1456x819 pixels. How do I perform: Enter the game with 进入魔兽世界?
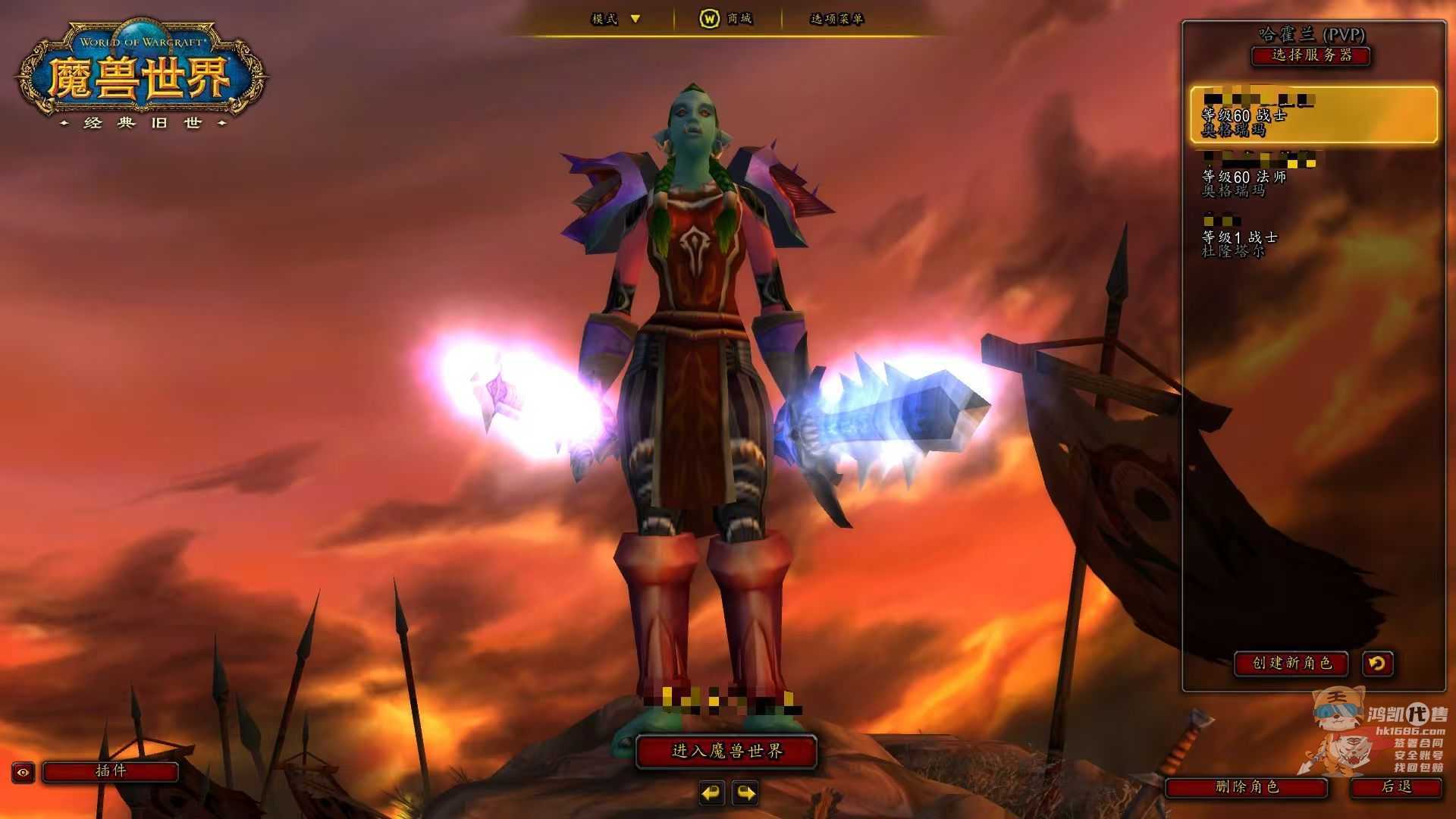coord(726,752)
